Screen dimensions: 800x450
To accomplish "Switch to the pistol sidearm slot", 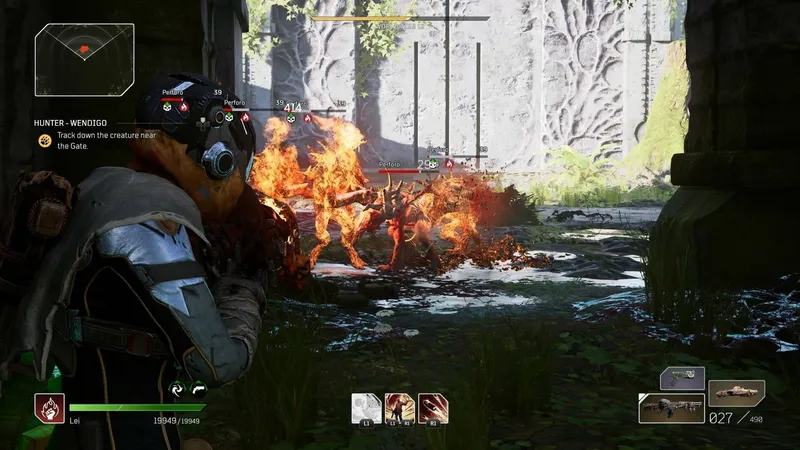I will point(682,378).
